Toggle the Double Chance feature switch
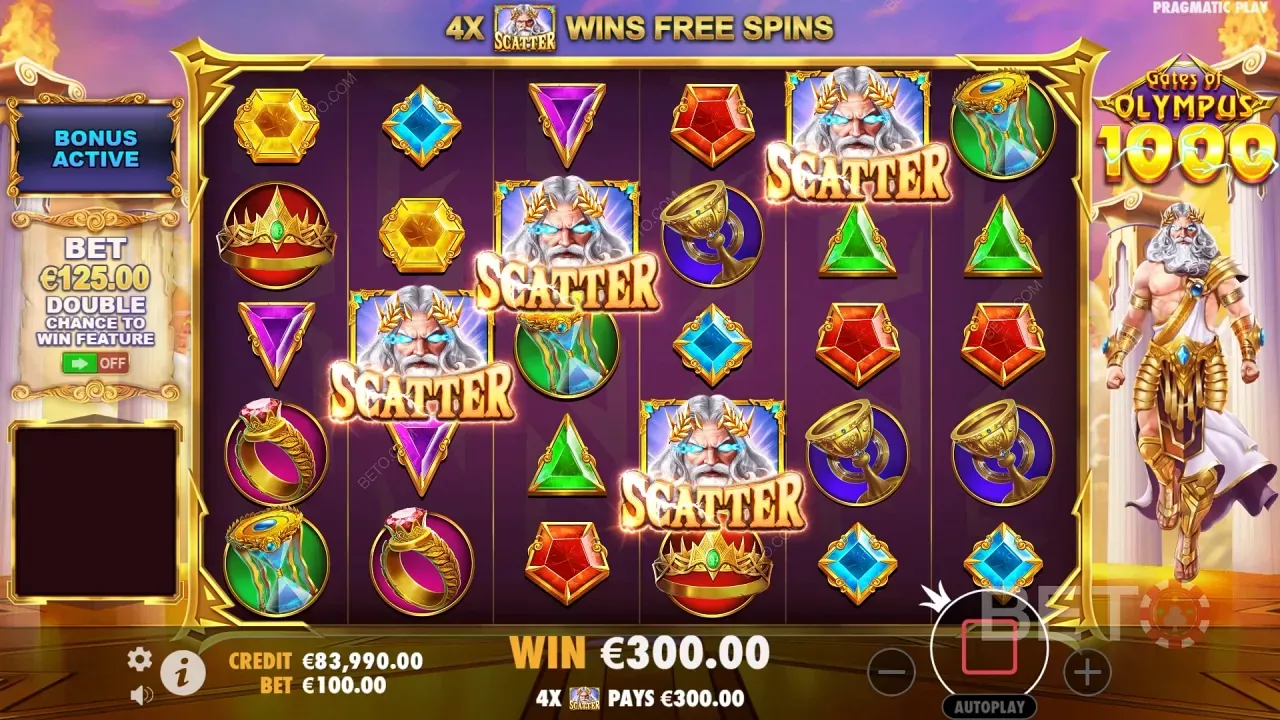The height and width of the screenshot is (720, 1280). click(x=95, y=363)
